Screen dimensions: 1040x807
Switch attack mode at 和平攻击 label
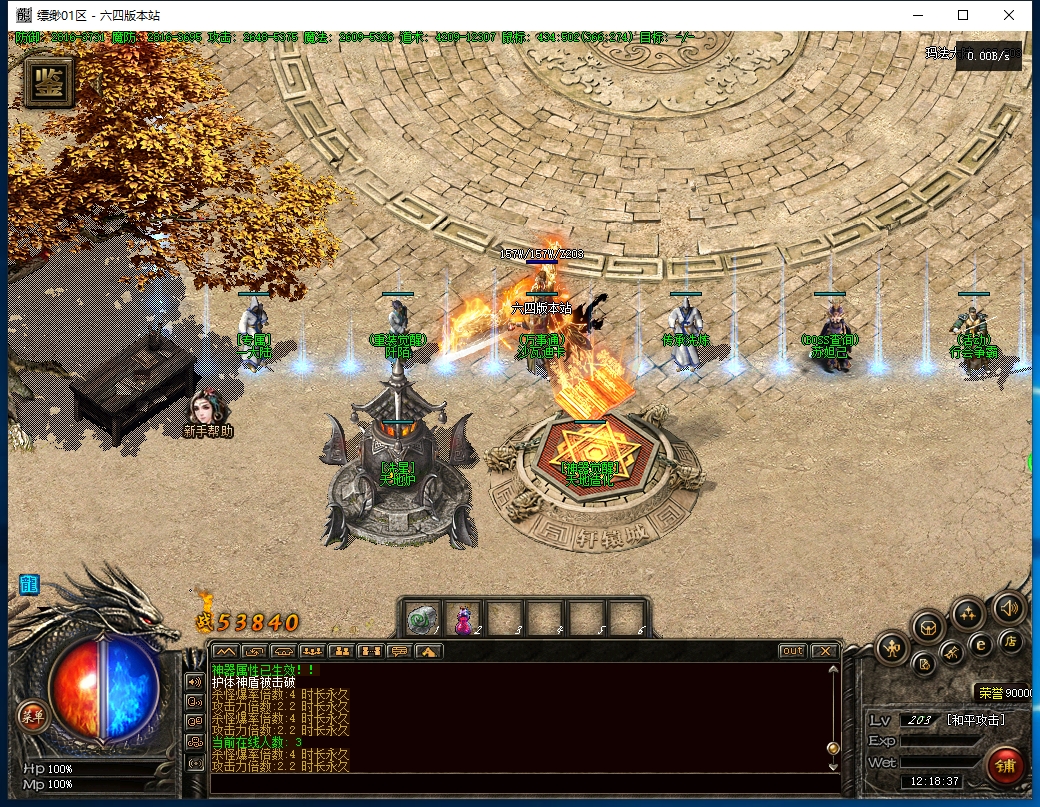[x=975, y=720]
